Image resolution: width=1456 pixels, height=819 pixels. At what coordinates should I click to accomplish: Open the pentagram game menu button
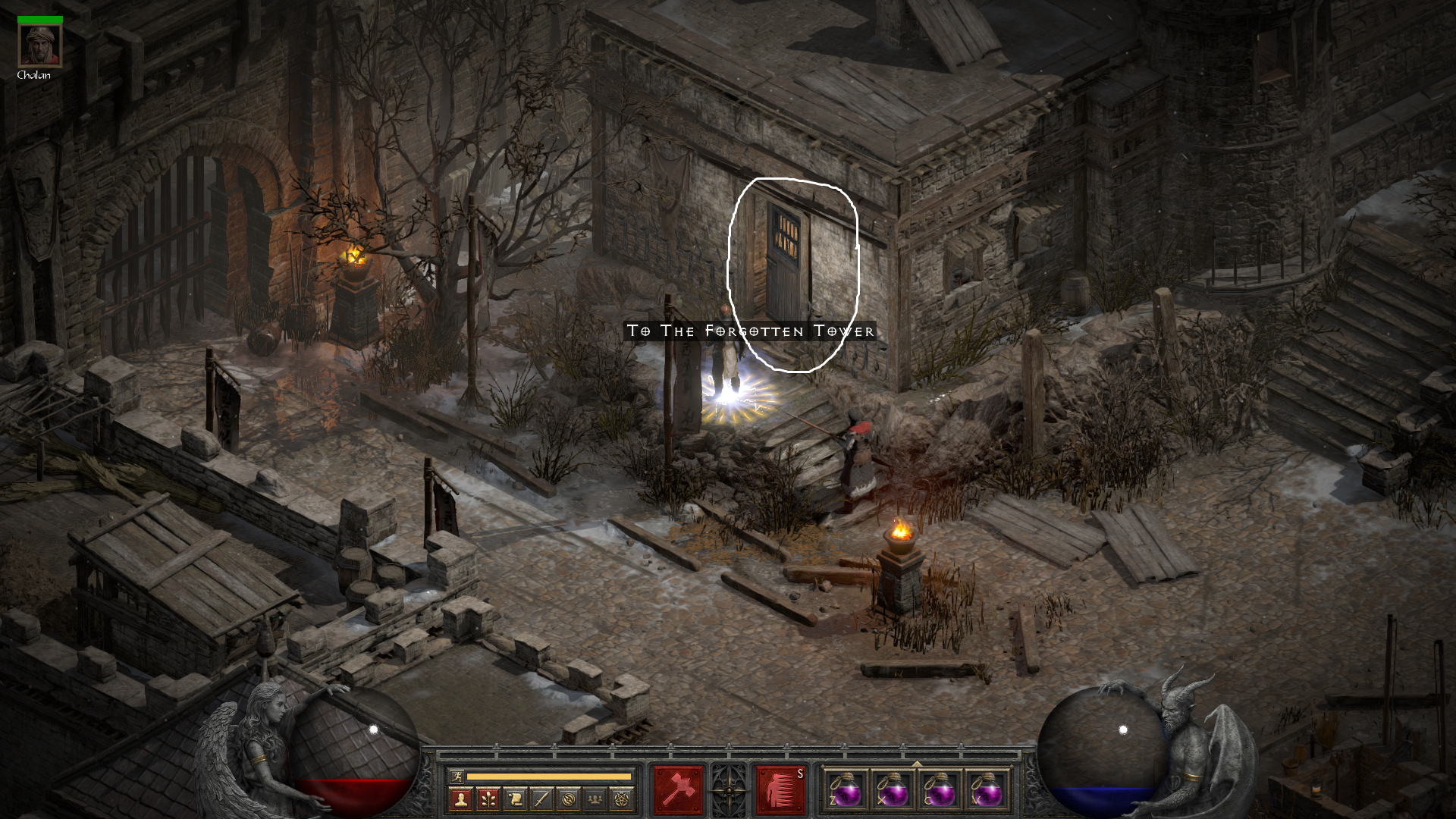[x=623, y=799]
